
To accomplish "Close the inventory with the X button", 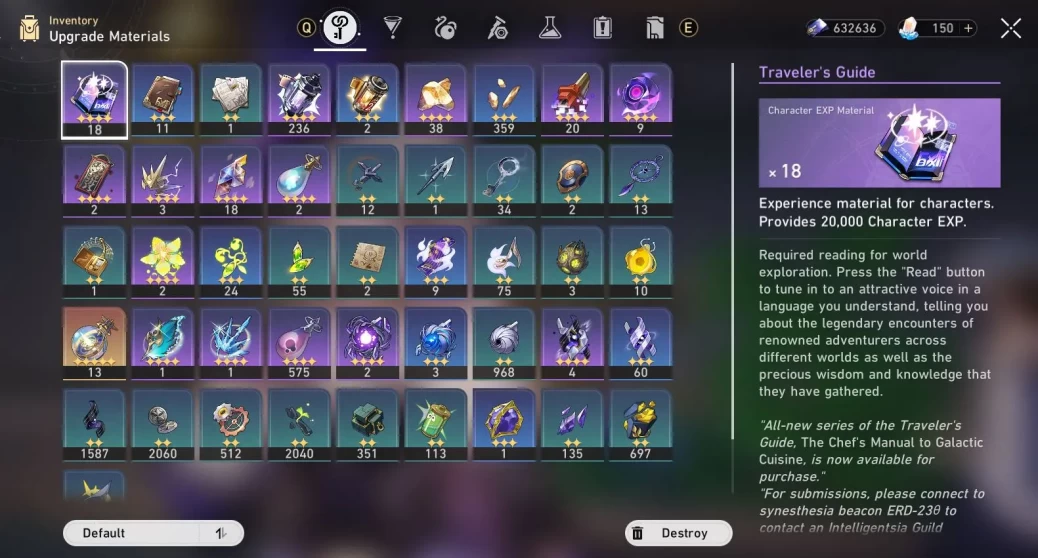I will click(x=1011, y=28).
